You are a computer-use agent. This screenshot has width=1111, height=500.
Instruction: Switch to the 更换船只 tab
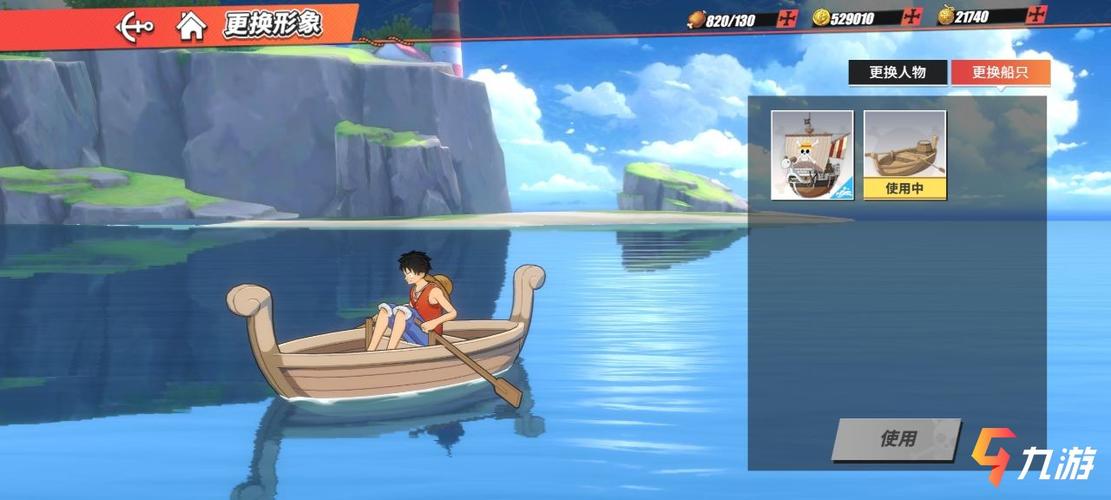[1000, 72]
